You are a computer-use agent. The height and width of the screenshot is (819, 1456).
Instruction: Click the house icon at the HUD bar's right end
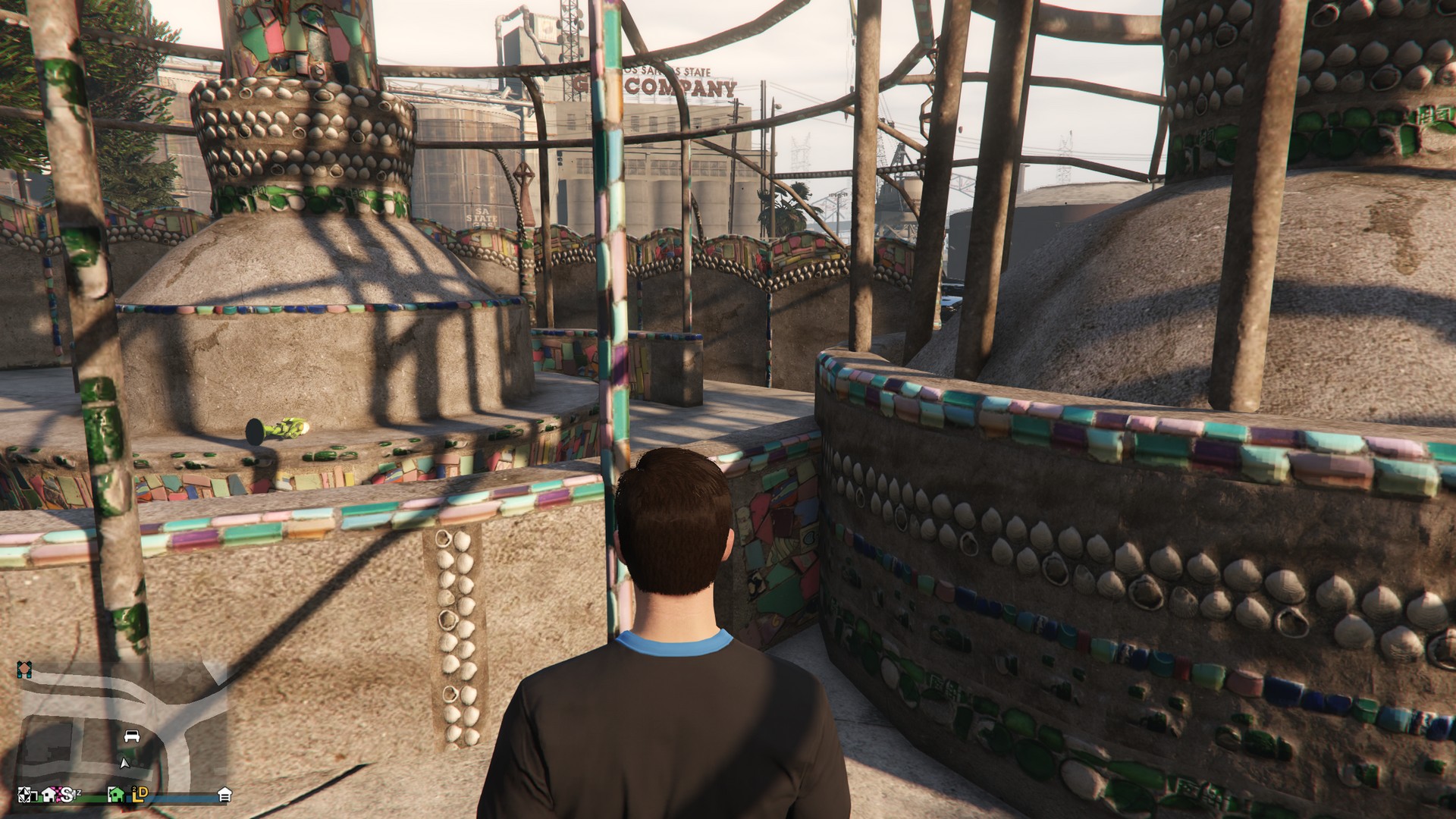(225, 794)
